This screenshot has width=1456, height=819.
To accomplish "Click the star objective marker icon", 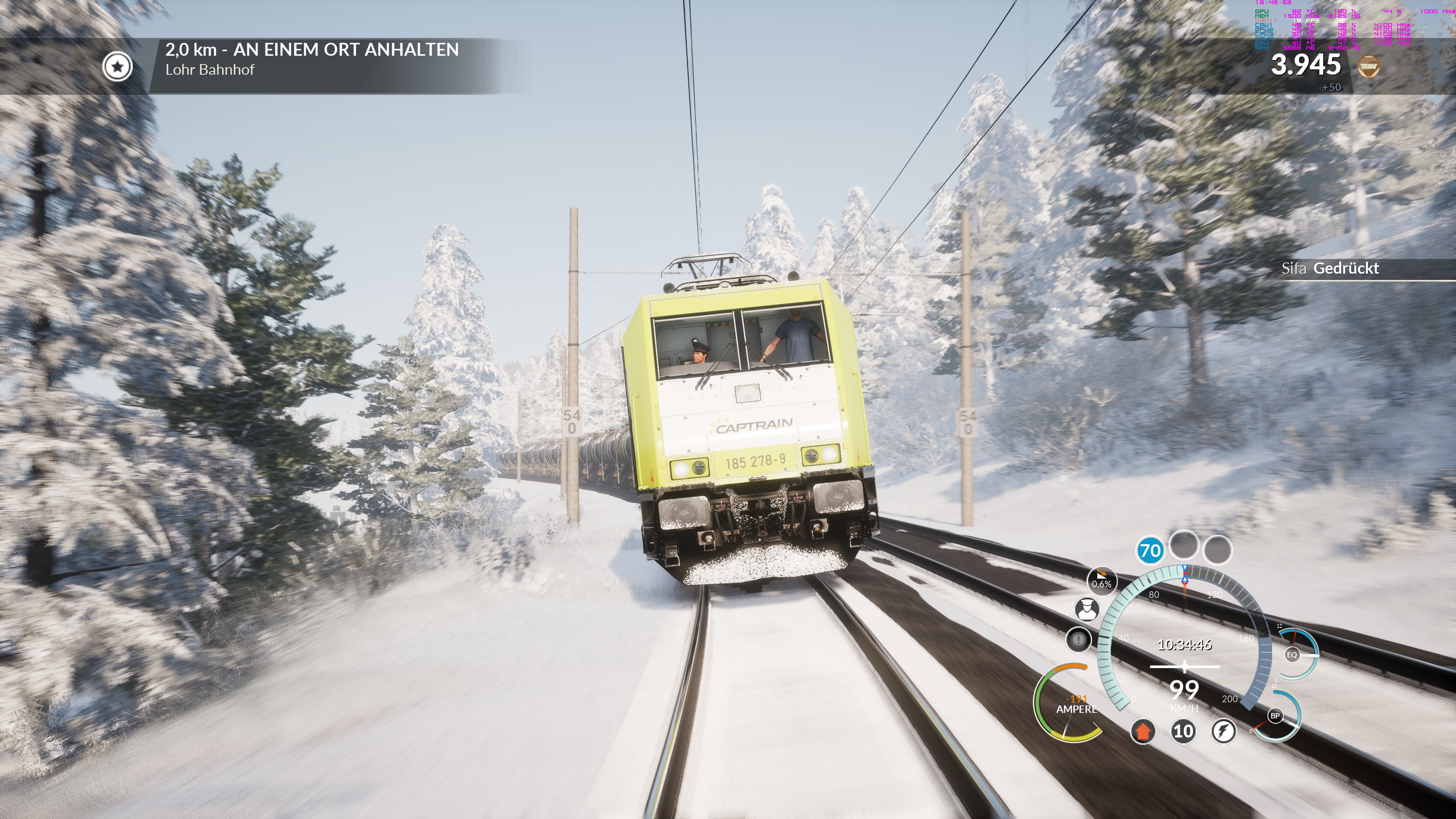I will click(x=118, y=67).
